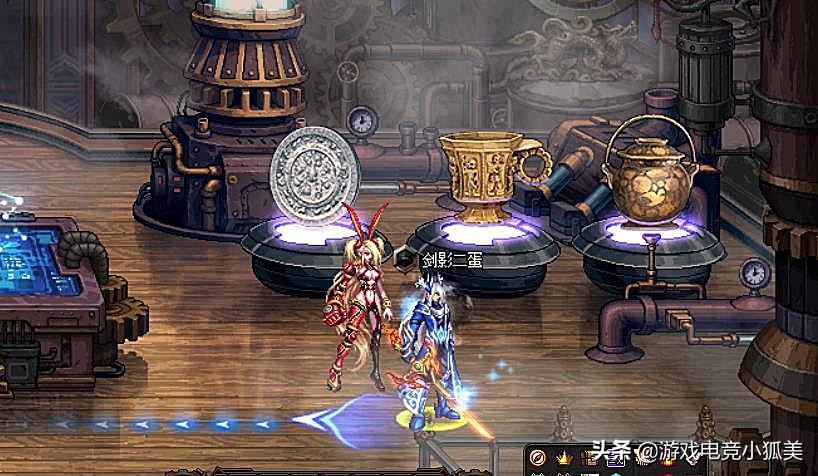
Task: Open the golden crown icon menu
Action: click(x=563, y=458)
